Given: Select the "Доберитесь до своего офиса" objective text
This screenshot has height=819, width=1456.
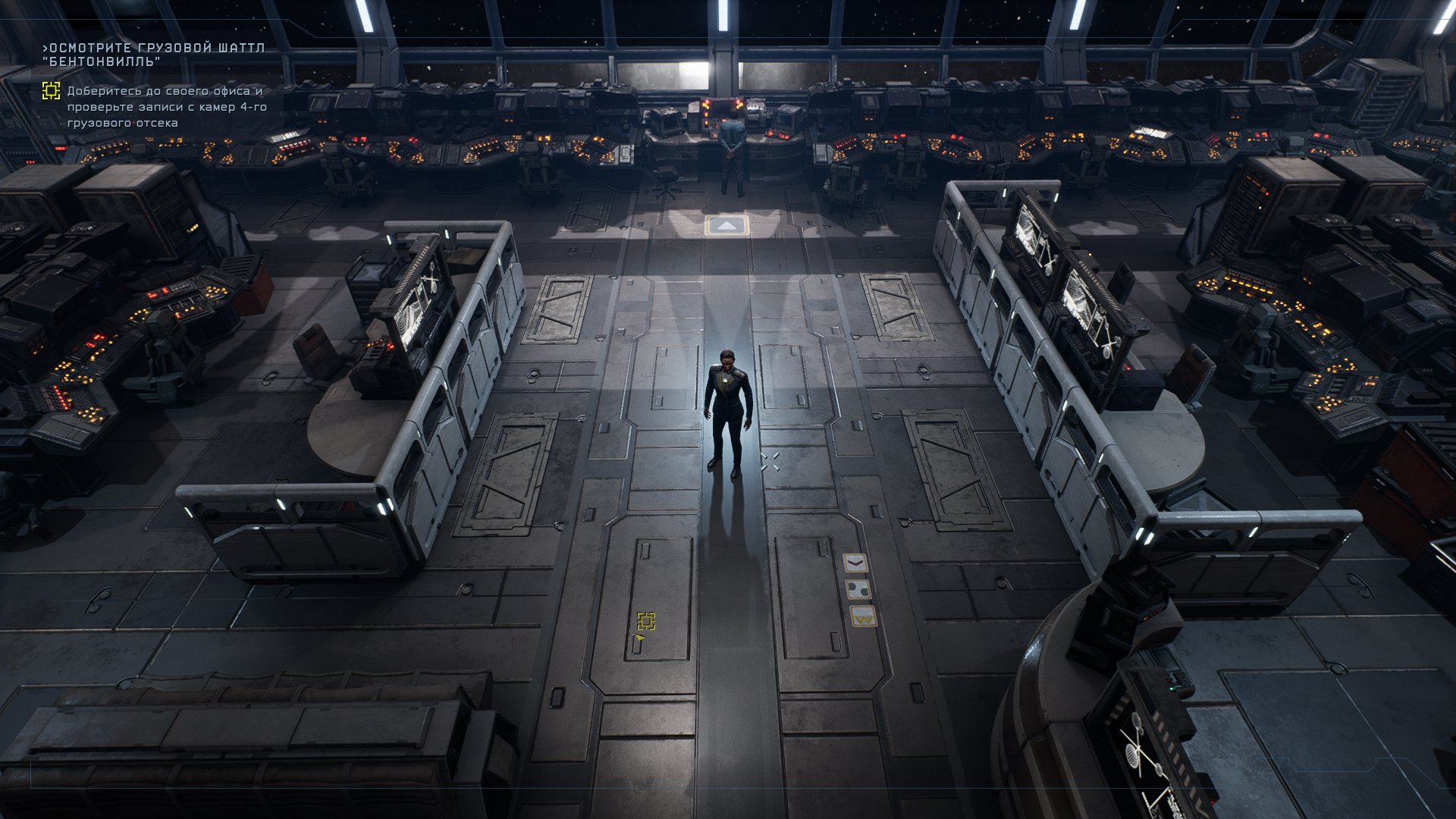Looking at the screenshot, I should coord(167,107).
